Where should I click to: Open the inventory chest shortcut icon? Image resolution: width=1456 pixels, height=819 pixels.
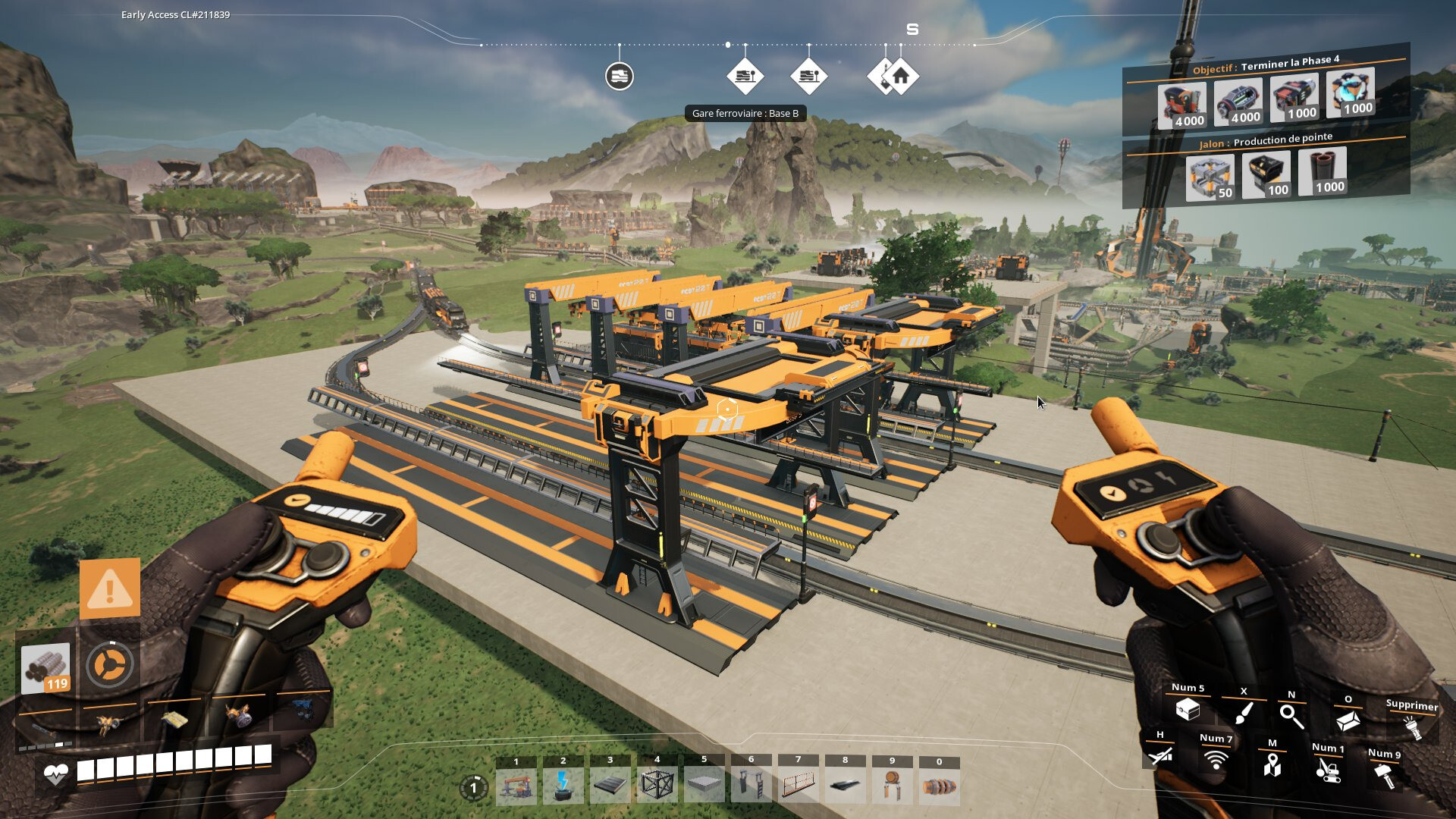coord(1188,711)
